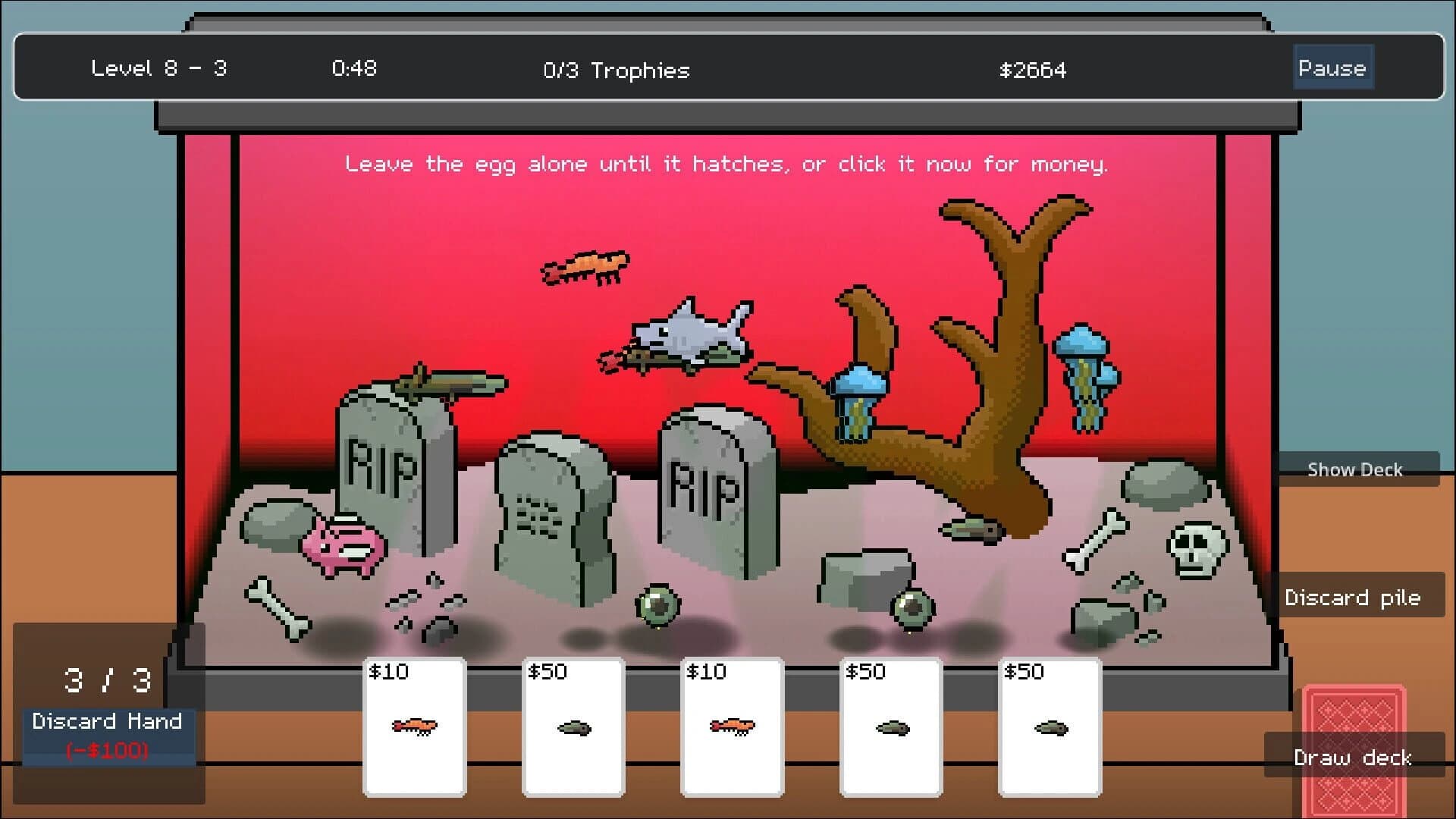Screen dimensions: 1456x819
Task: Open the Discard pile
Action: [x=1354, y=598]
